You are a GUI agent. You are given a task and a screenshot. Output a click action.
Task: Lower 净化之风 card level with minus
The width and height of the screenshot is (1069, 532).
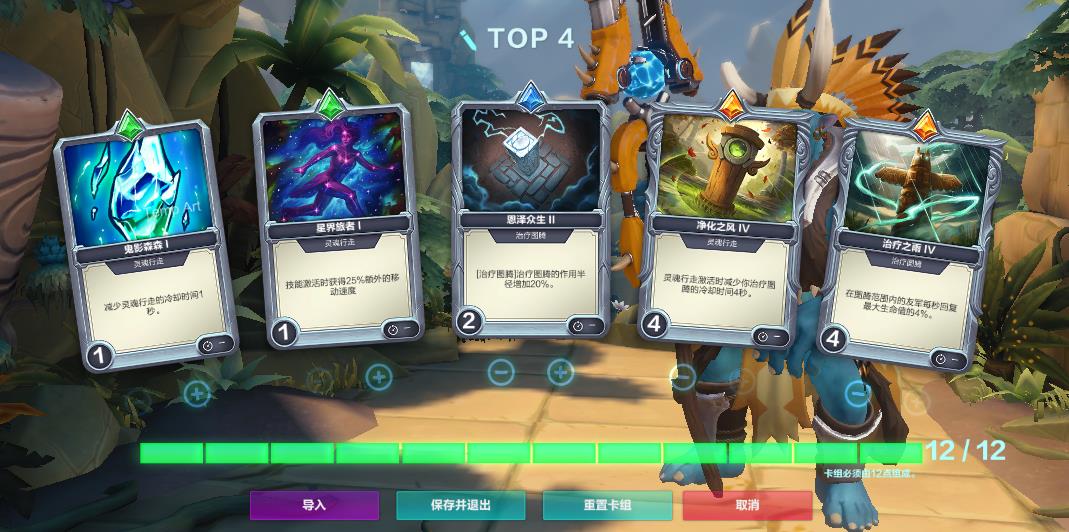coord(683,377)
